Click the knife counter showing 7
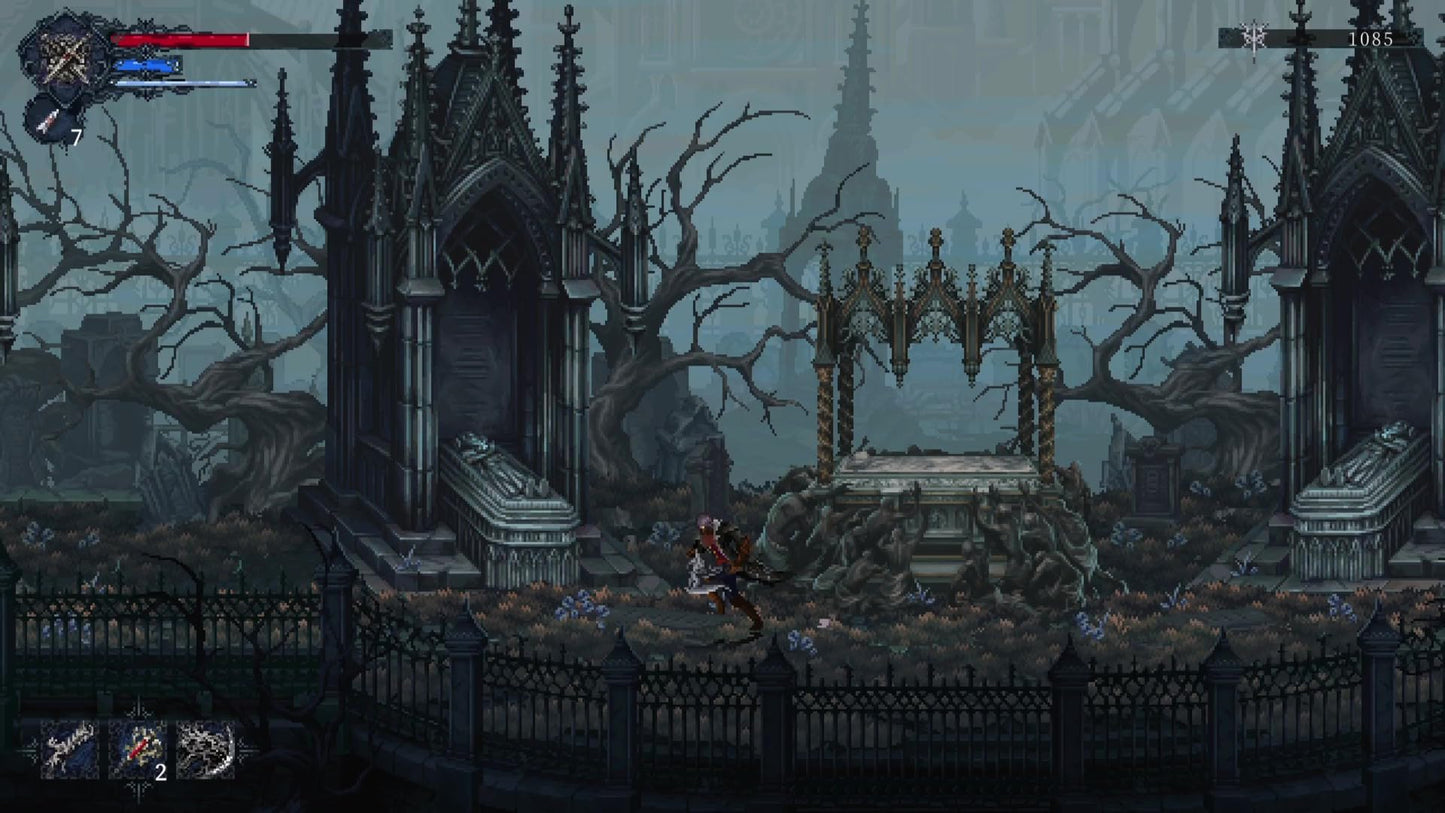The width and height of the screenshot is (1445, 813). (x=78, y=137)
